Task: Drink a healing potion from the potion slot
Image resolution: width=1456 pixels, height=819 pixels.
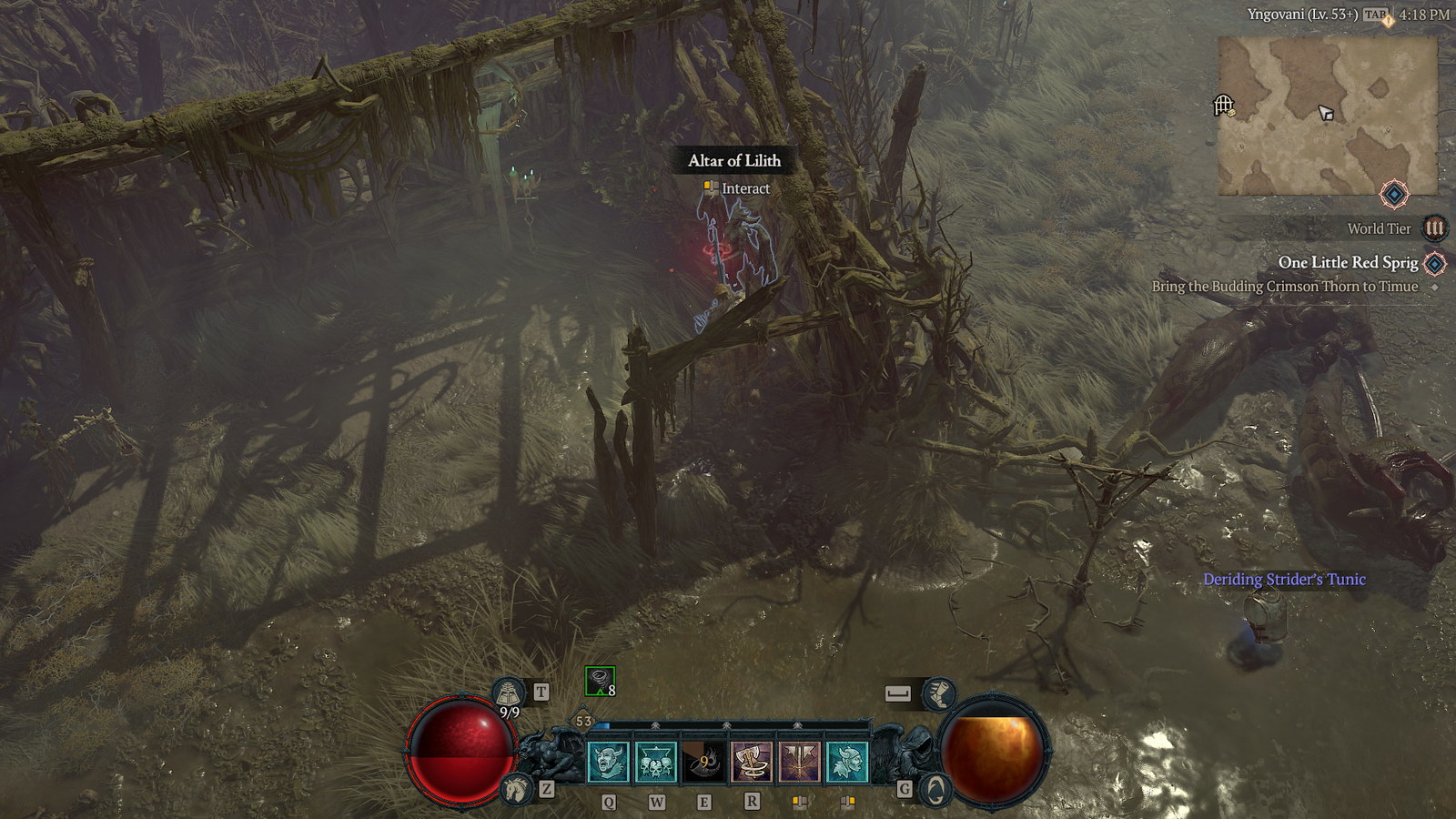Action: click(506, 693)
